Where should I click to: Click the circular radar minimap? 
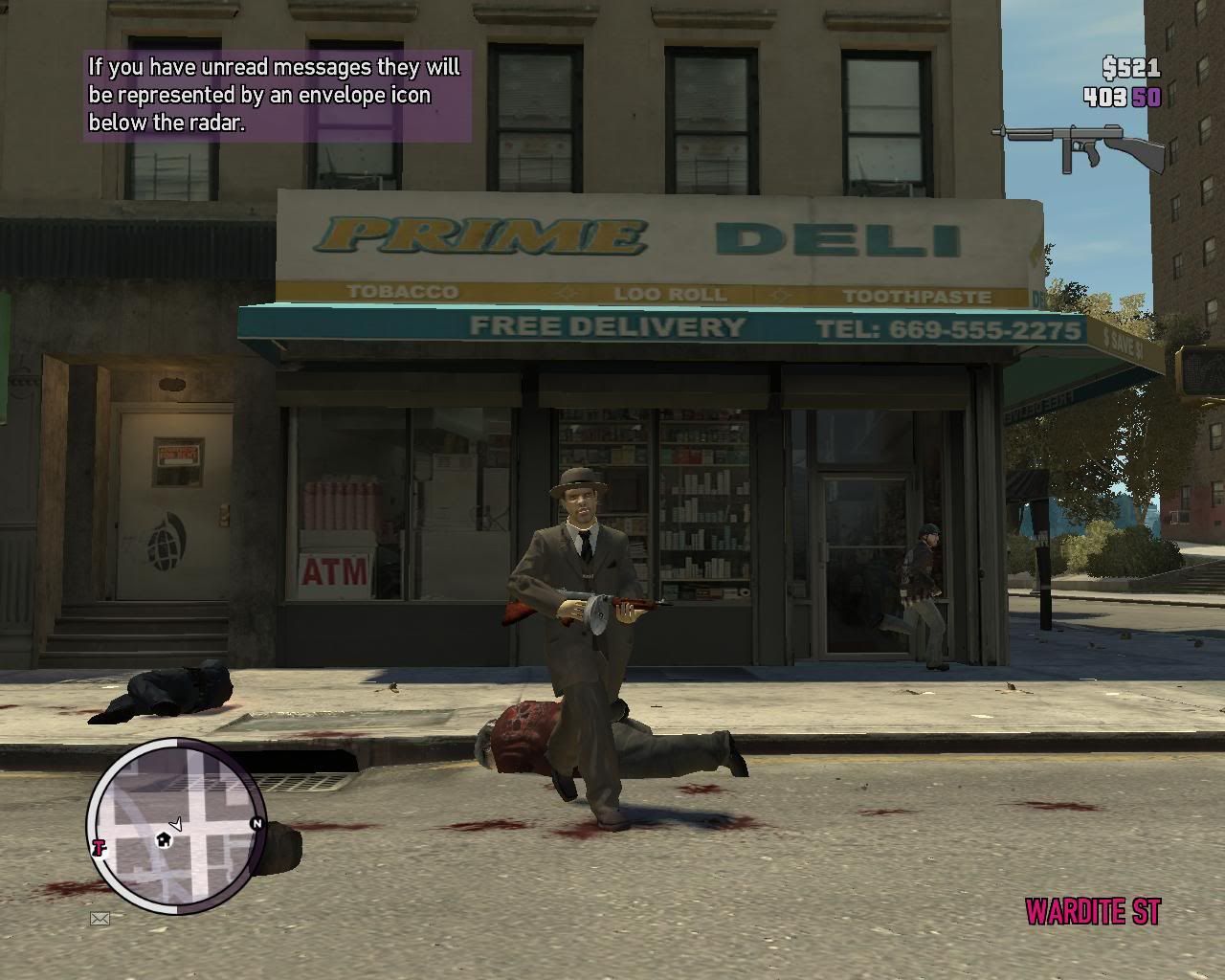pos(177,829)
